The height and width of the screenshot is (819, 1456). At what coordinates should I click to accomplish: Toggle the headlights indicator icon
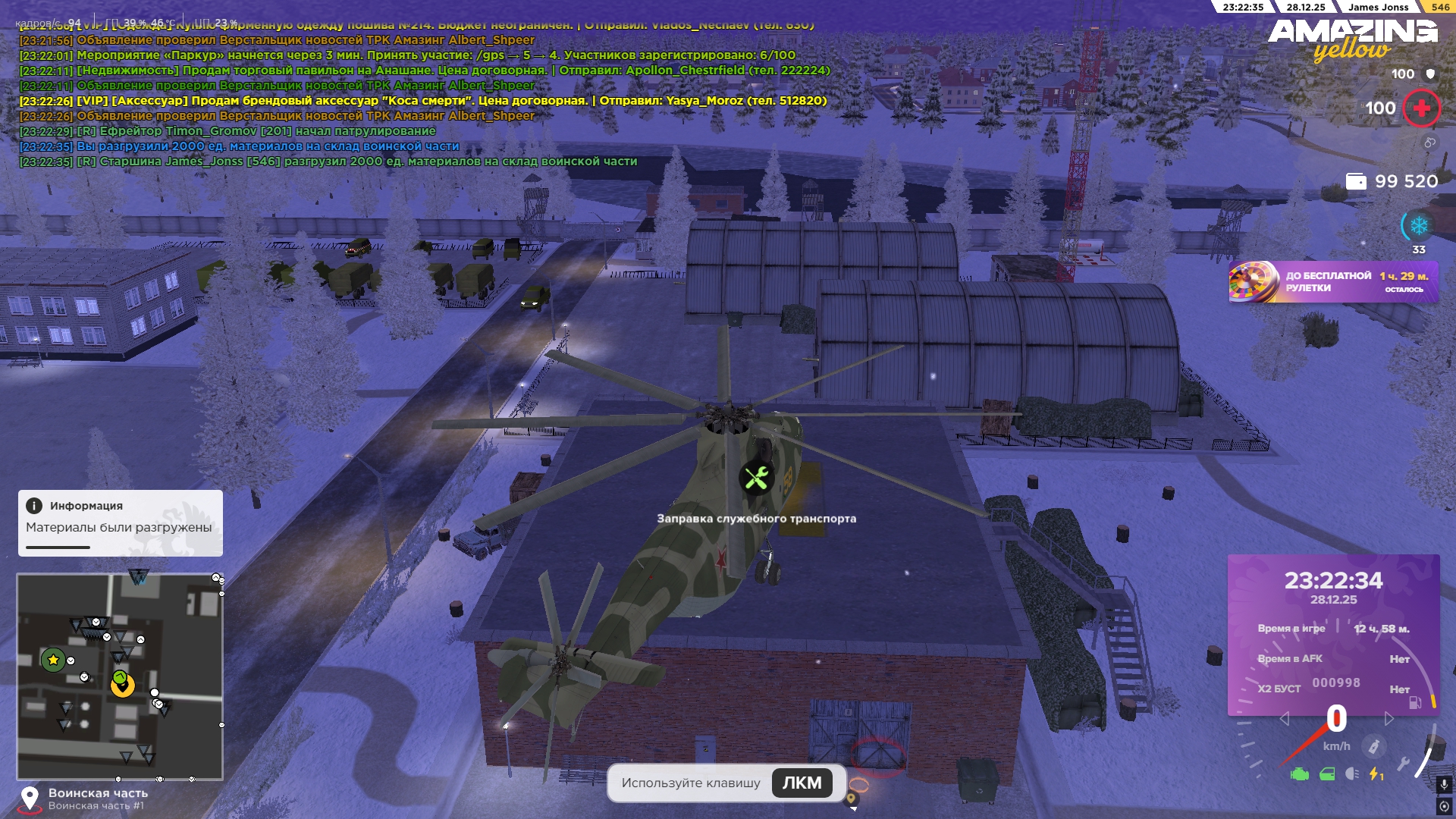tap(1352, 774)
